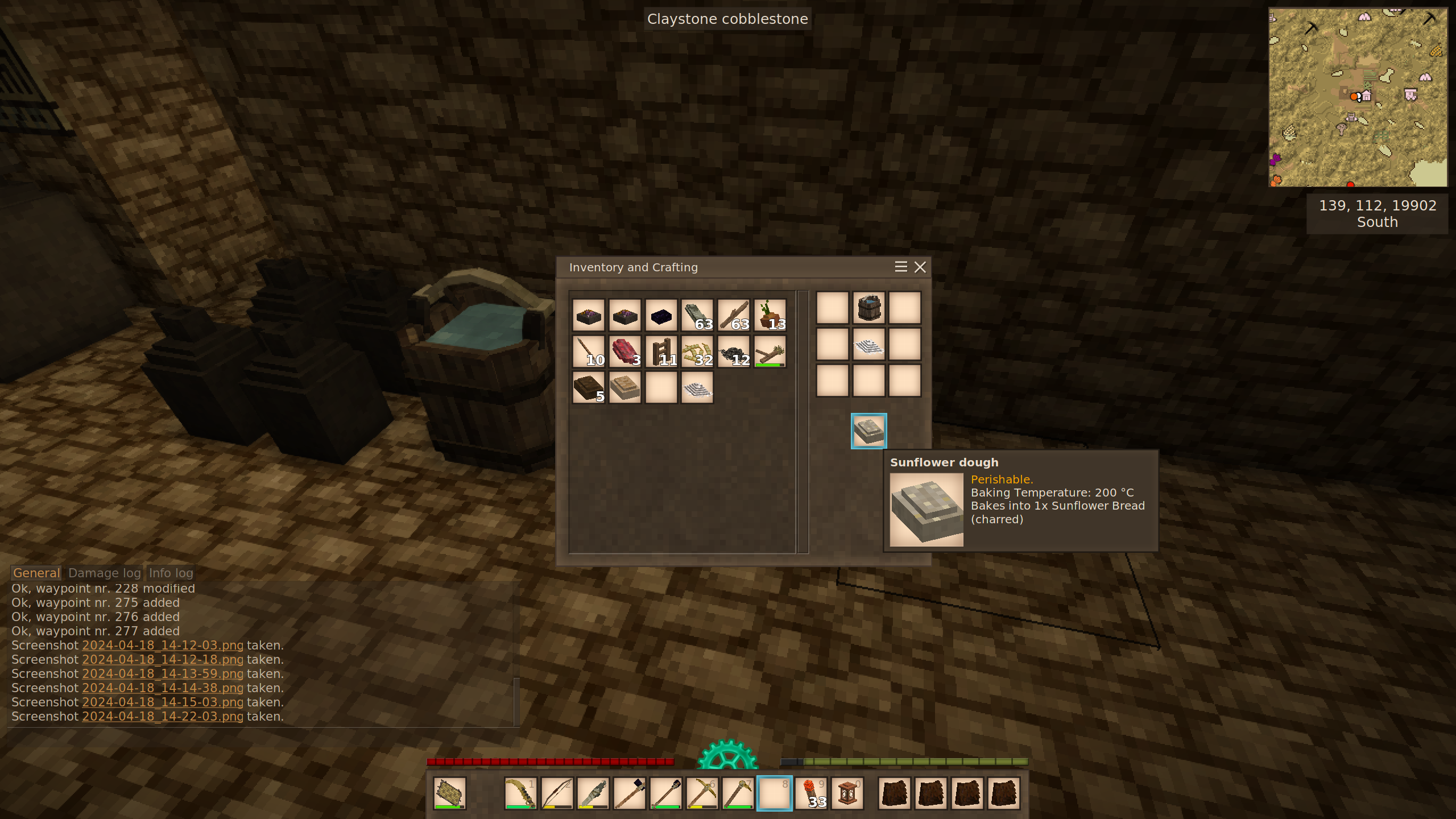Select the dark bread stack of 5

(x=588, y=388)
